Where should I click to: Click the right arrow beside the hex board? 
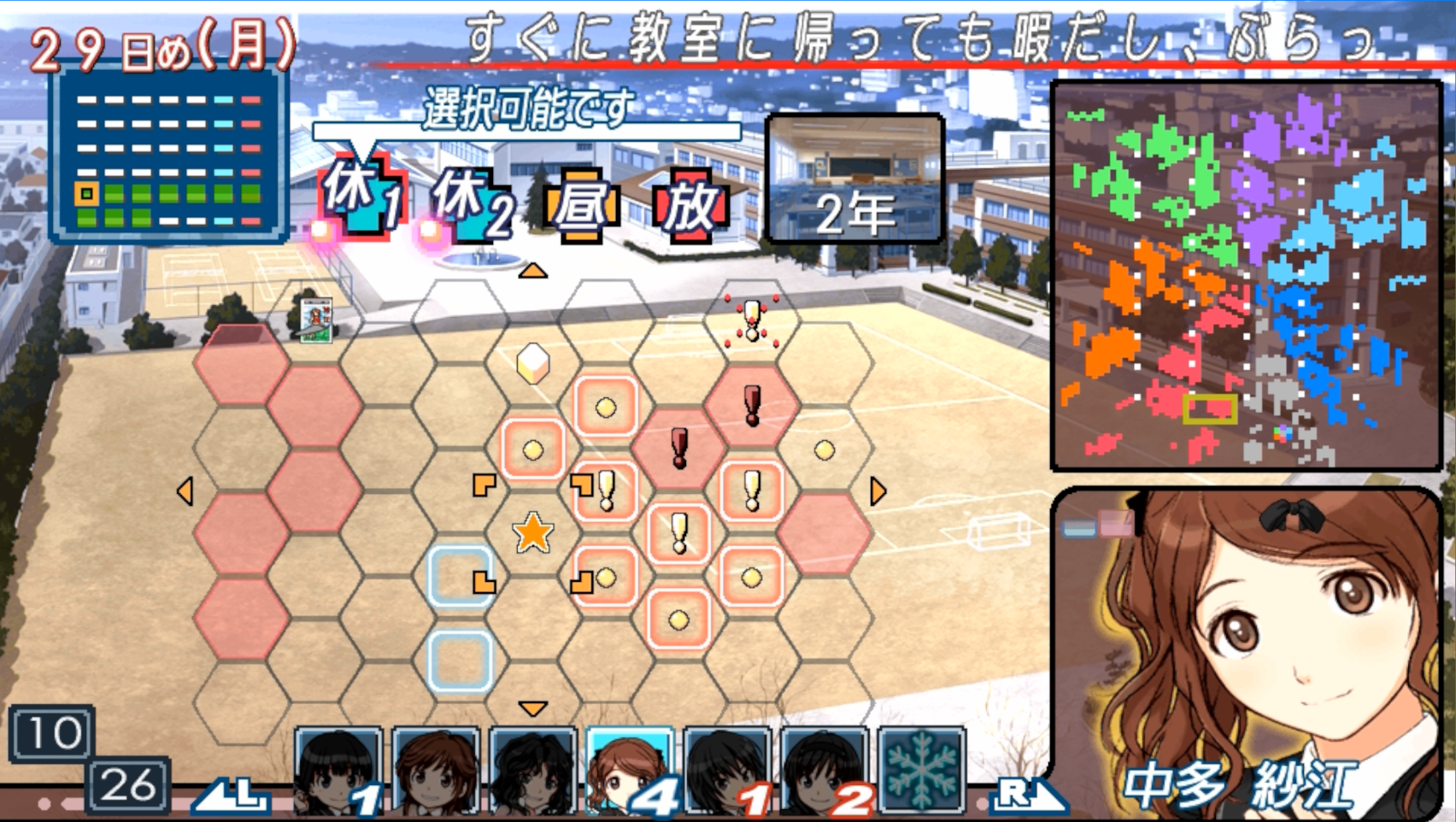pos(878,490)
